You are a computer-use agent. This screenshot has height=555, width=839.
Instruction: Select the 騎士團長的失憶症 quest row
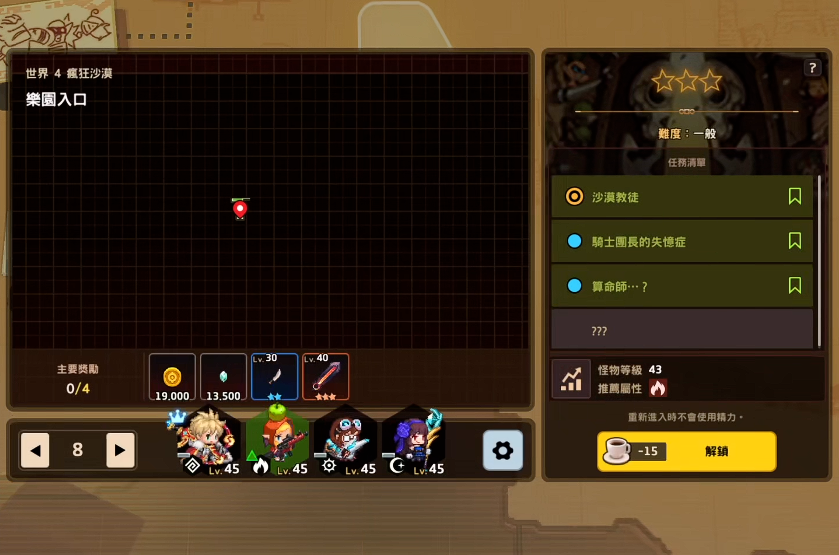(x=670, y=241)
